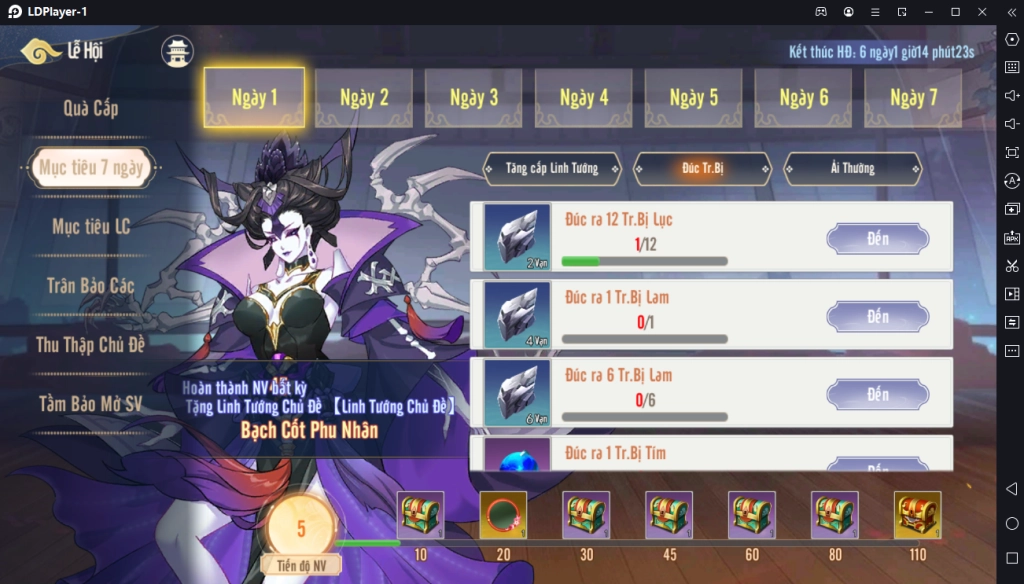
Task: Click Đến for Đúc ra 12 Tr.Bị Lục
Action: (x=877, y=239)
